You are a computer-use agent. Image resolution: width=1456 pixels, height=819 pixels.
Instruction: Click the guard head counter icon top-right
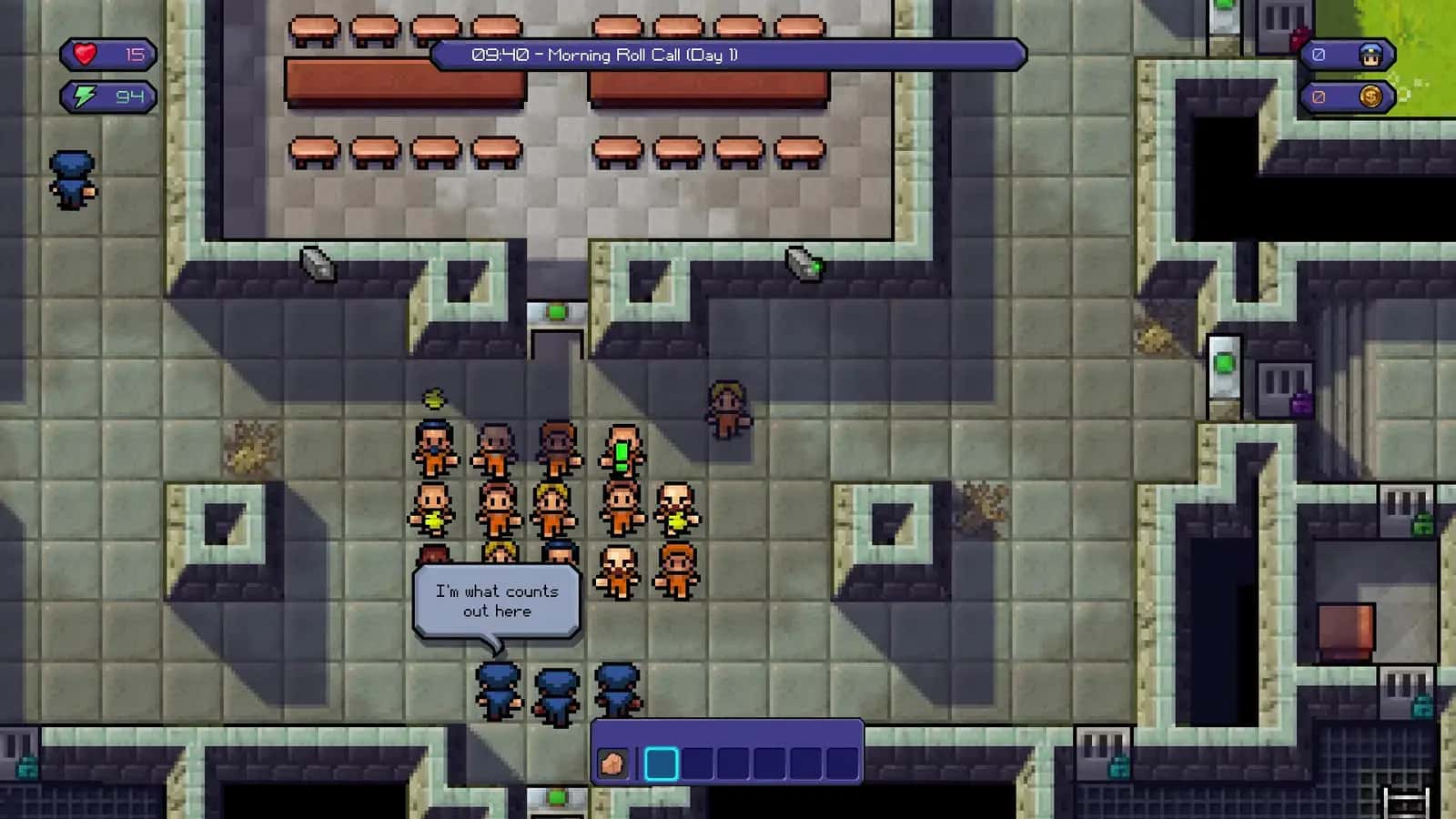pos(1372,54)
